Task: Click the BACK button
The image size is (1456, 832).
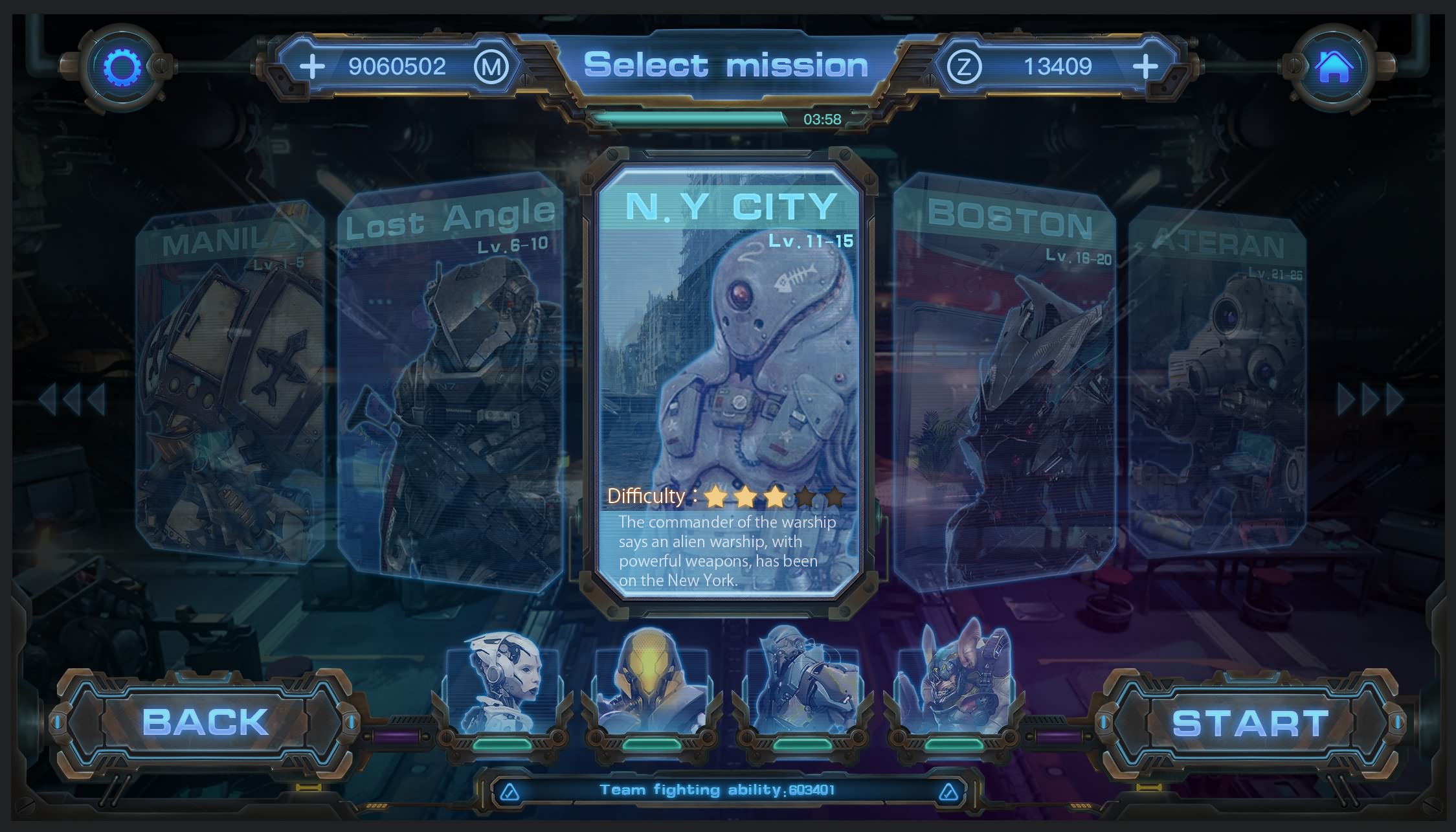Action: (205, 722)
